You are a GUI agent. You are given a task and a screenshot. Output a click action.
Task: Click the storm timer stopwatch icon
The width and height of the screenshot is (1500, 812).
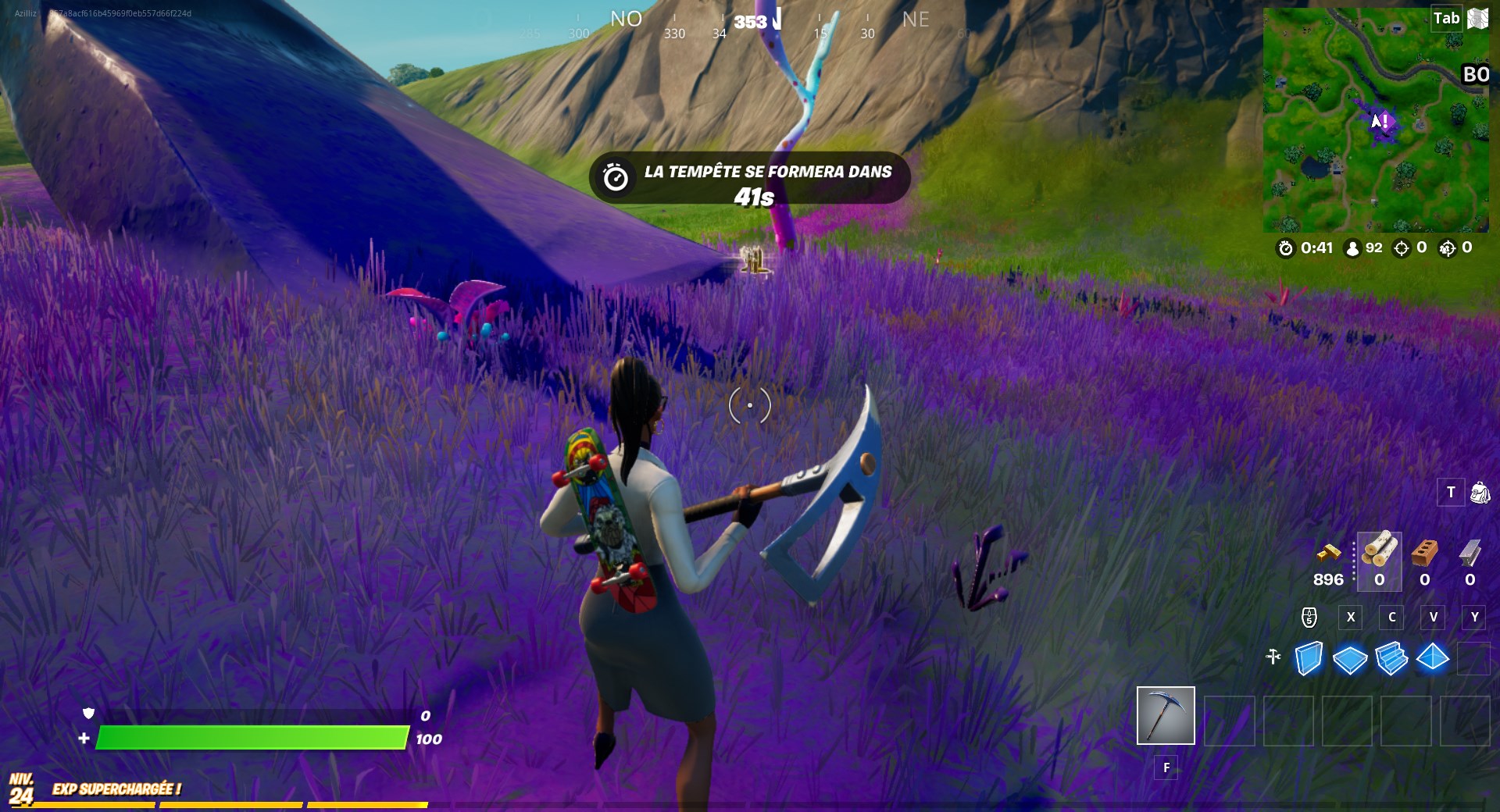pos(1285,249)
